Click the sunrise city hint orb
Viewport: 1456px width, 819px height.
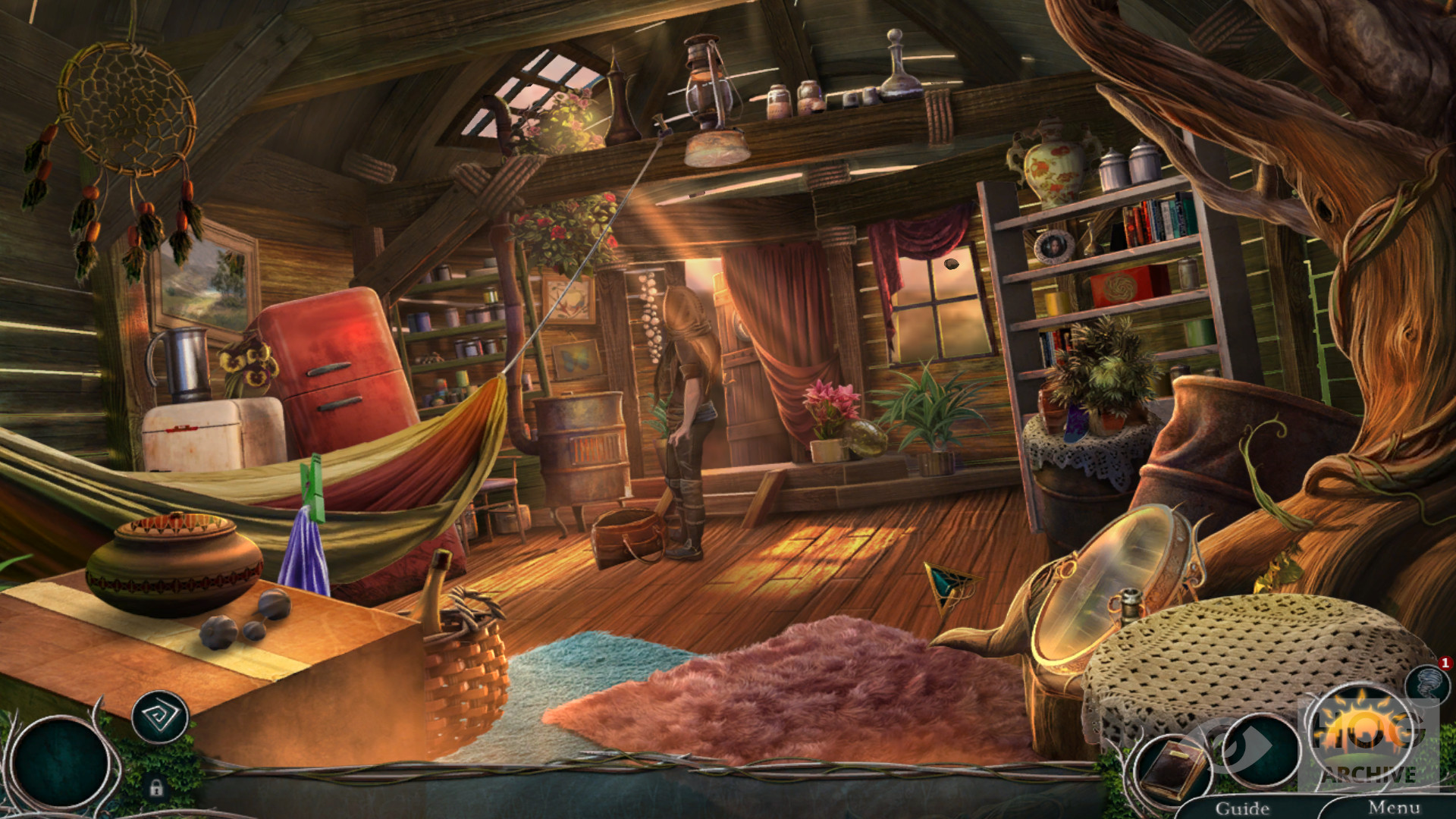[x=1363, y=739]
